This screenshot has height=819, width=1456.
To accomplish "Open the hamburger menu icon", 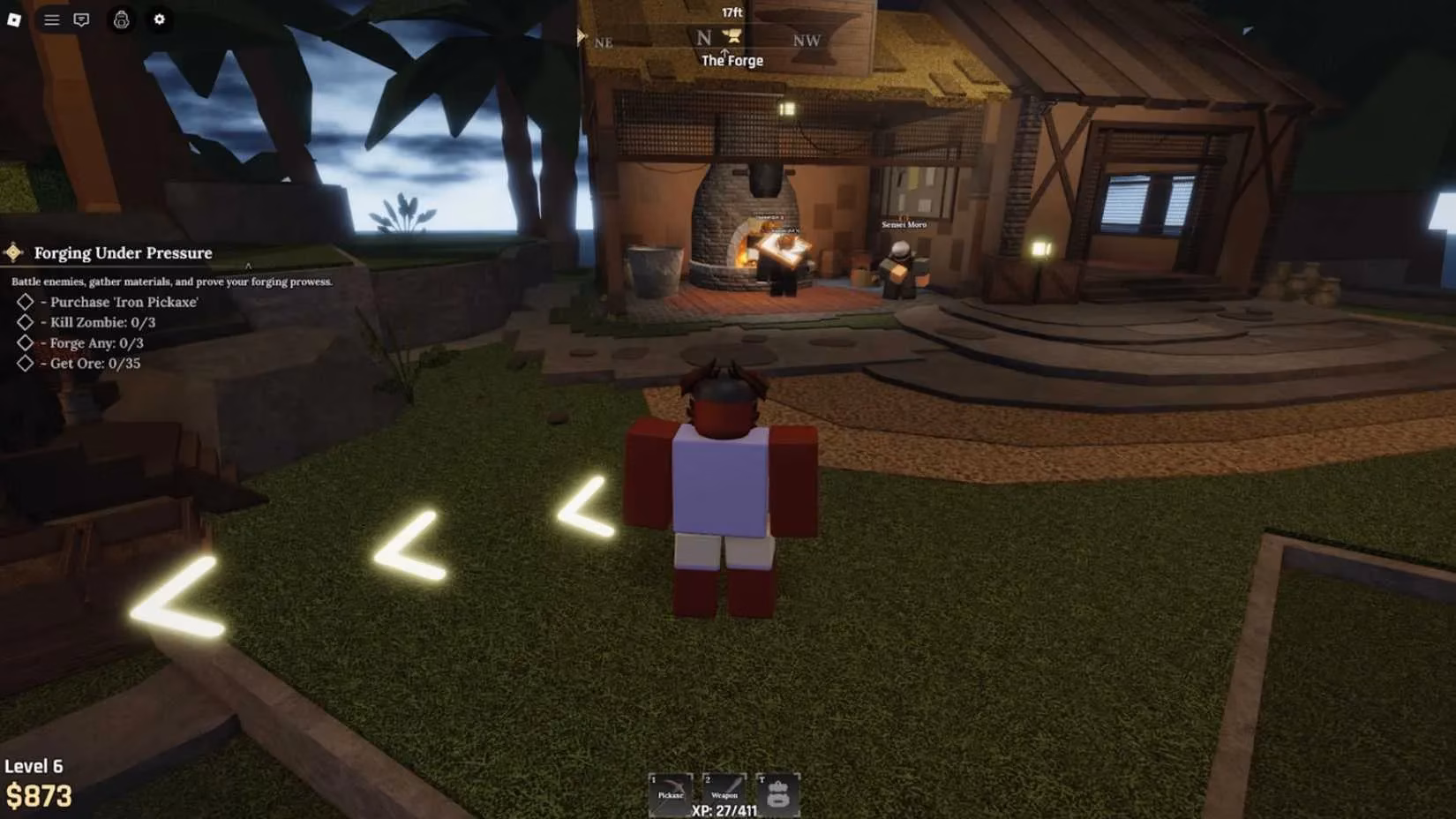I will pyautogui.click(x=50, y=19).
